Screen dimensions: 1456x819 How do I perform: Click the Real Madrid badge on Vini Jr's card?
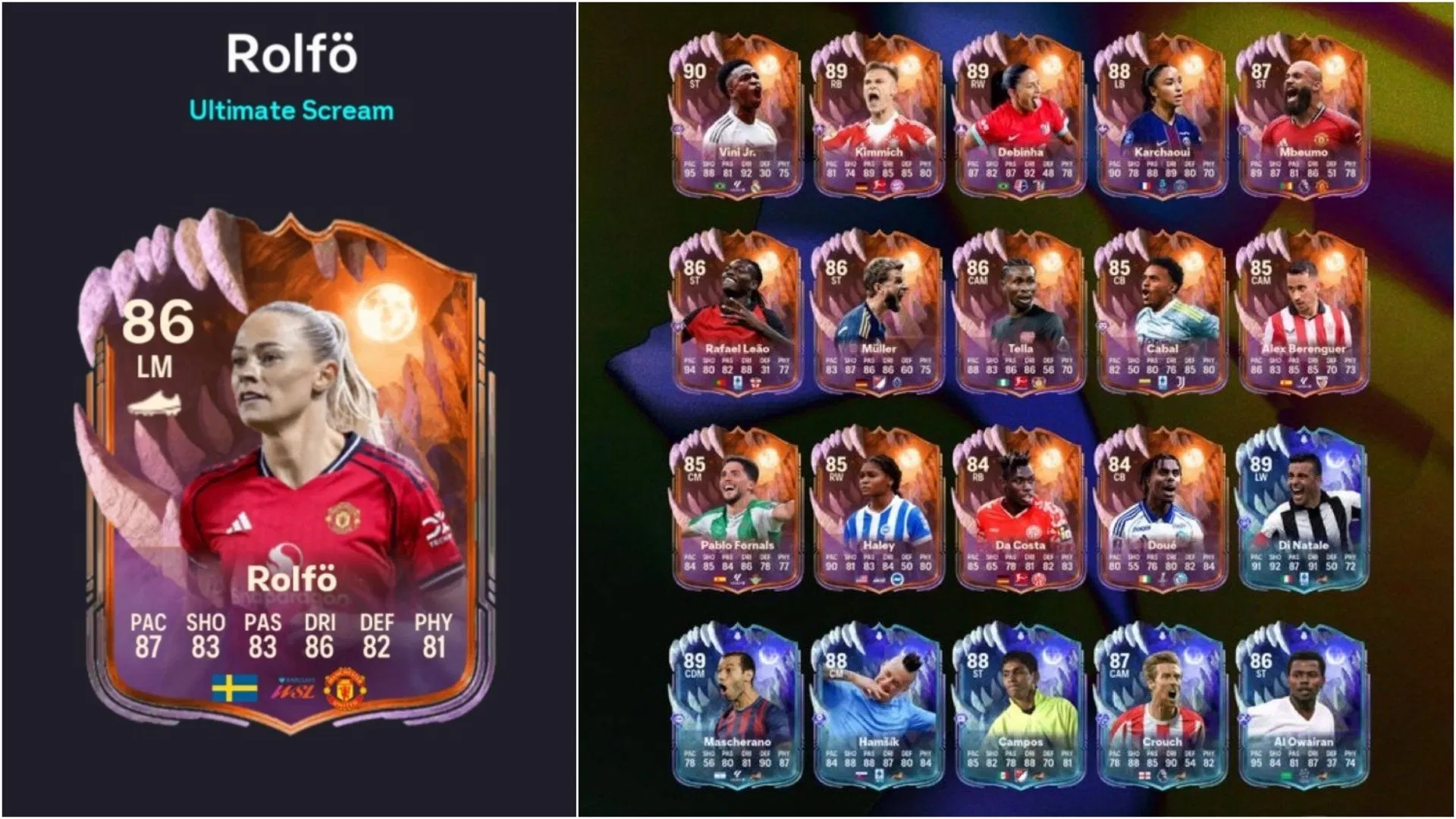click(x=755, y=186)
